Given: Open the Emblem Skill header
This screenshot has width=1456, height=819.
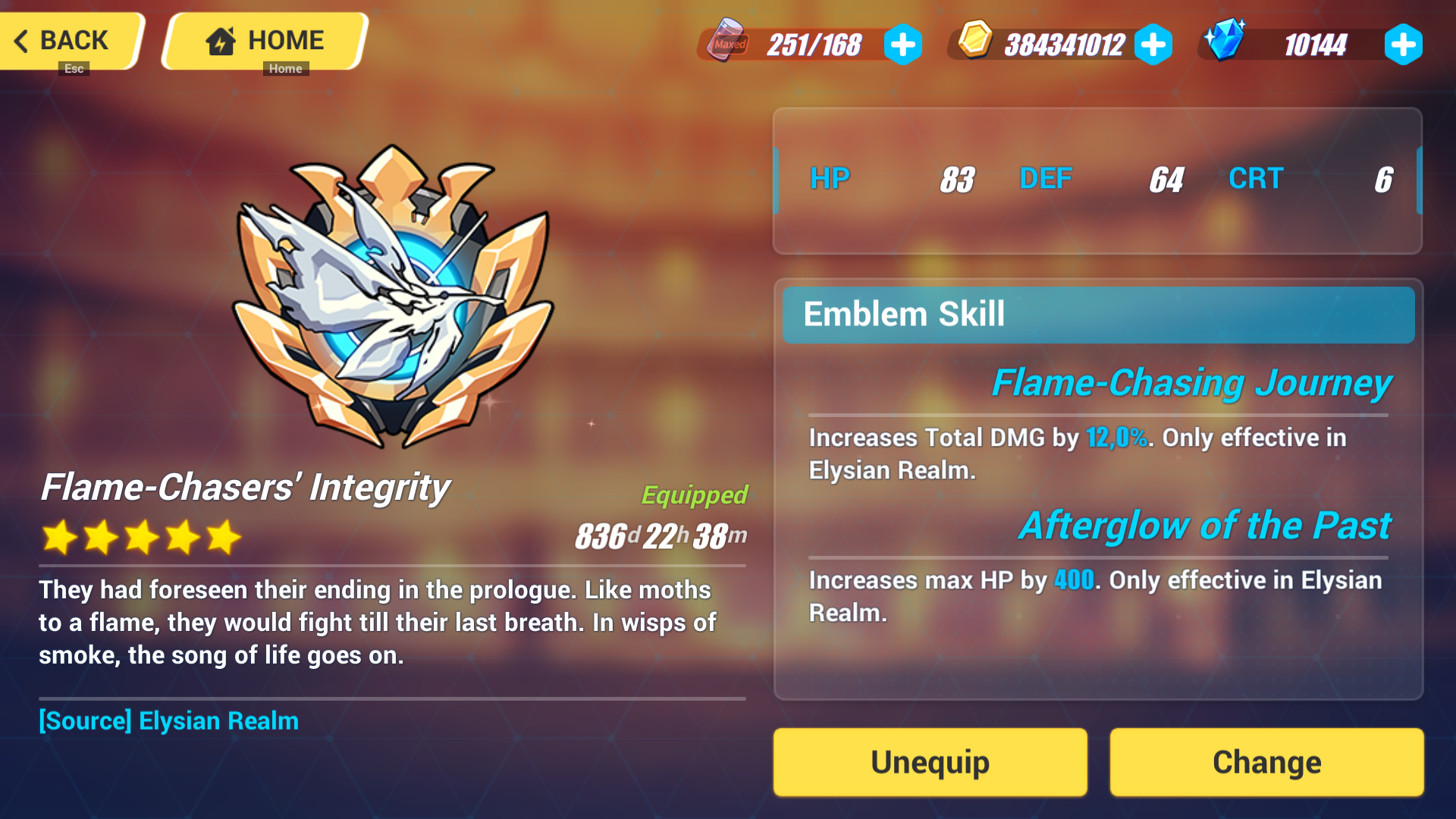Looking at the screenshot, I should point(904,314).
